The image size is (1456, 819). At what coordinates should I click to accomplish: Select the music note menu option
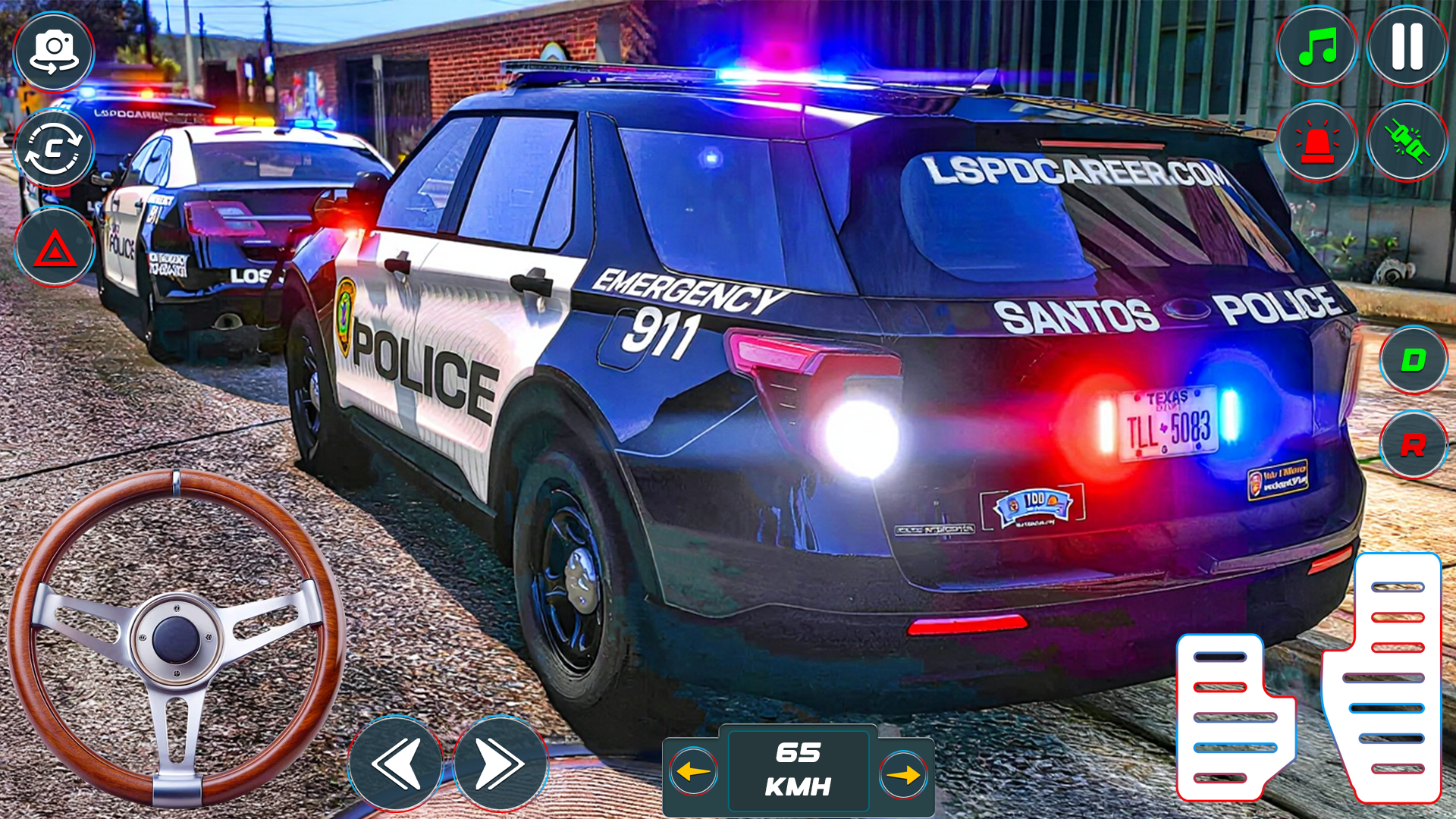[1318, 47]
